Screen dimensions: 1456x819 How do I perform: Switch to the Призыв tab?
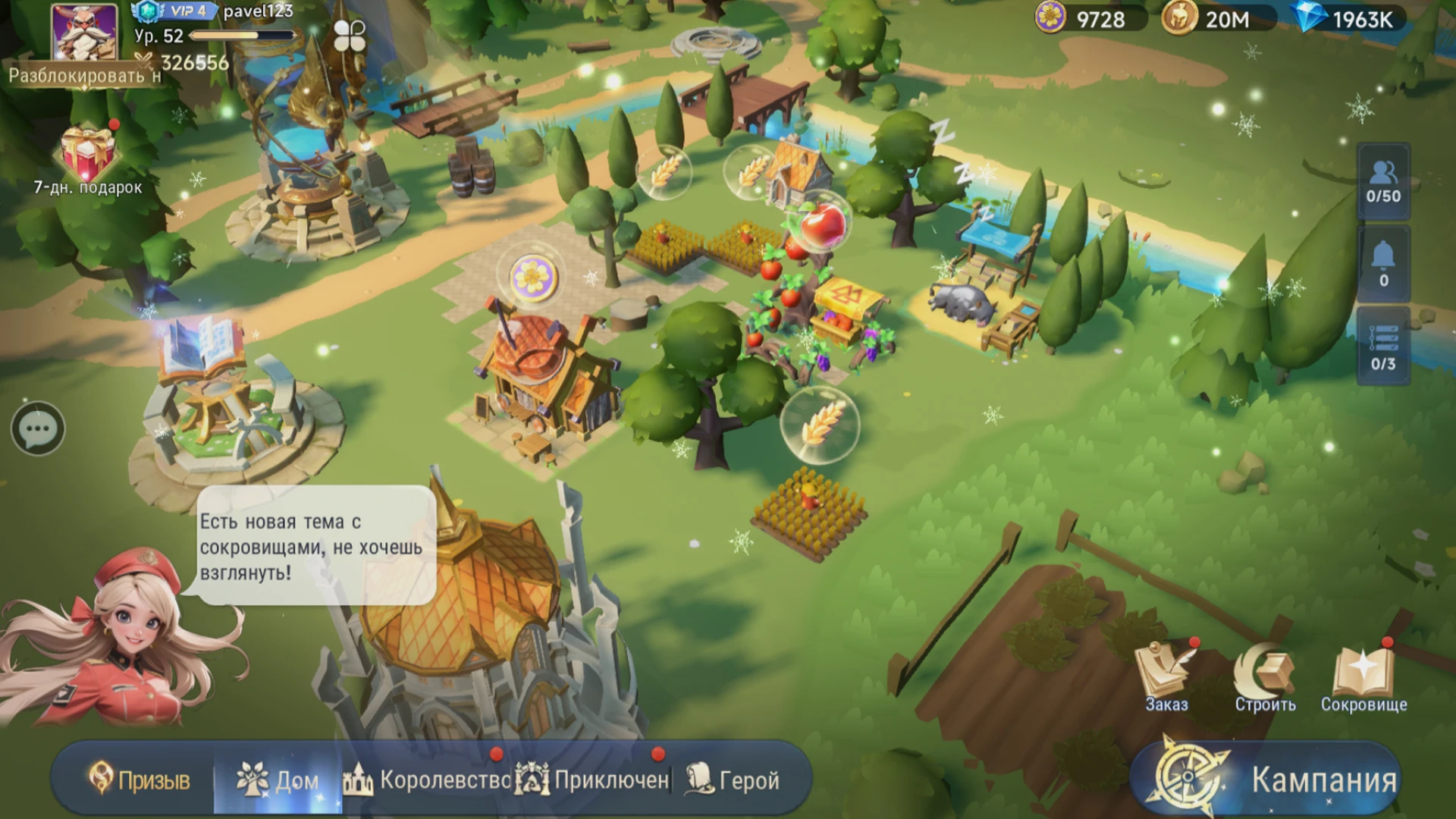coord(140,780)
